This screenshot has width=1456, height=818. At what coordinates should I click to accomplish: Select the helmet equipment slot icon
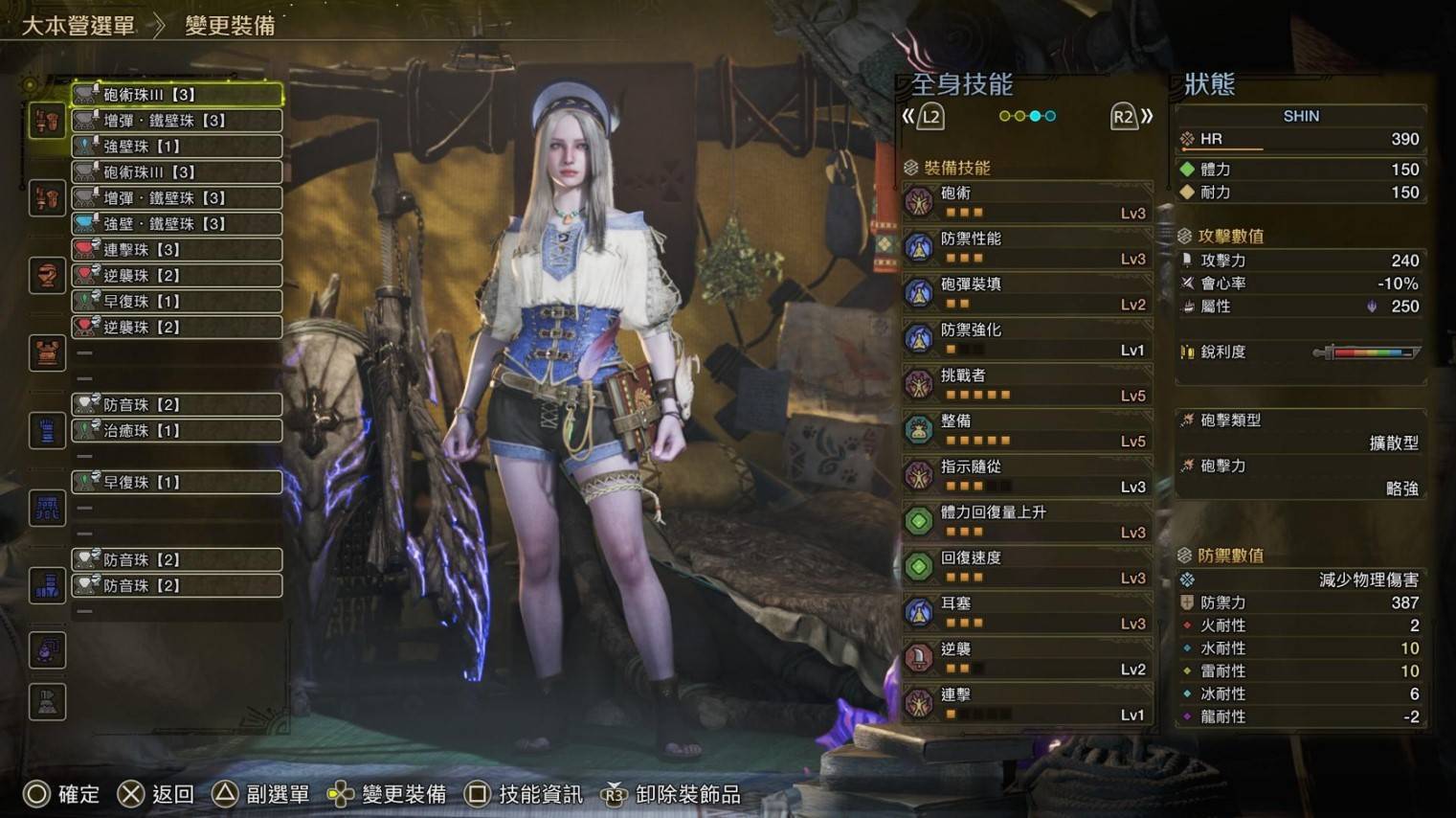[47, 276]
